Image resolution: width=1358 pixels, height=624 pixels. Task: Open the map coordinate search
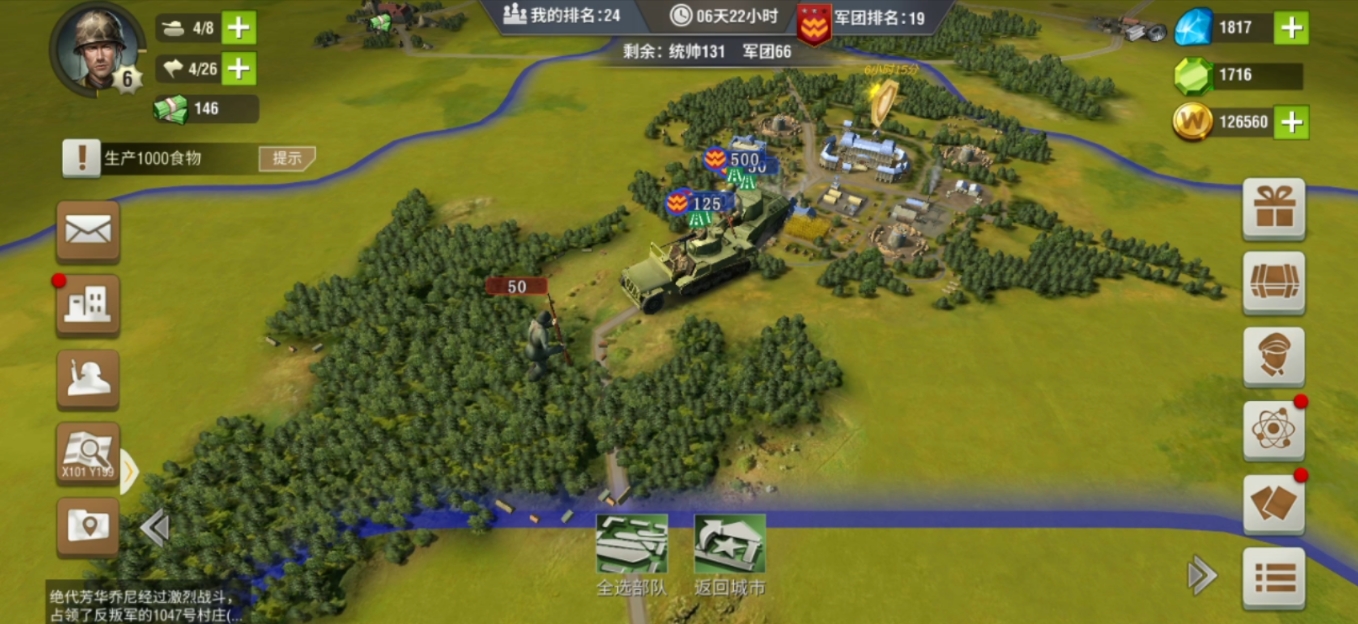click(x=88, y=453)
